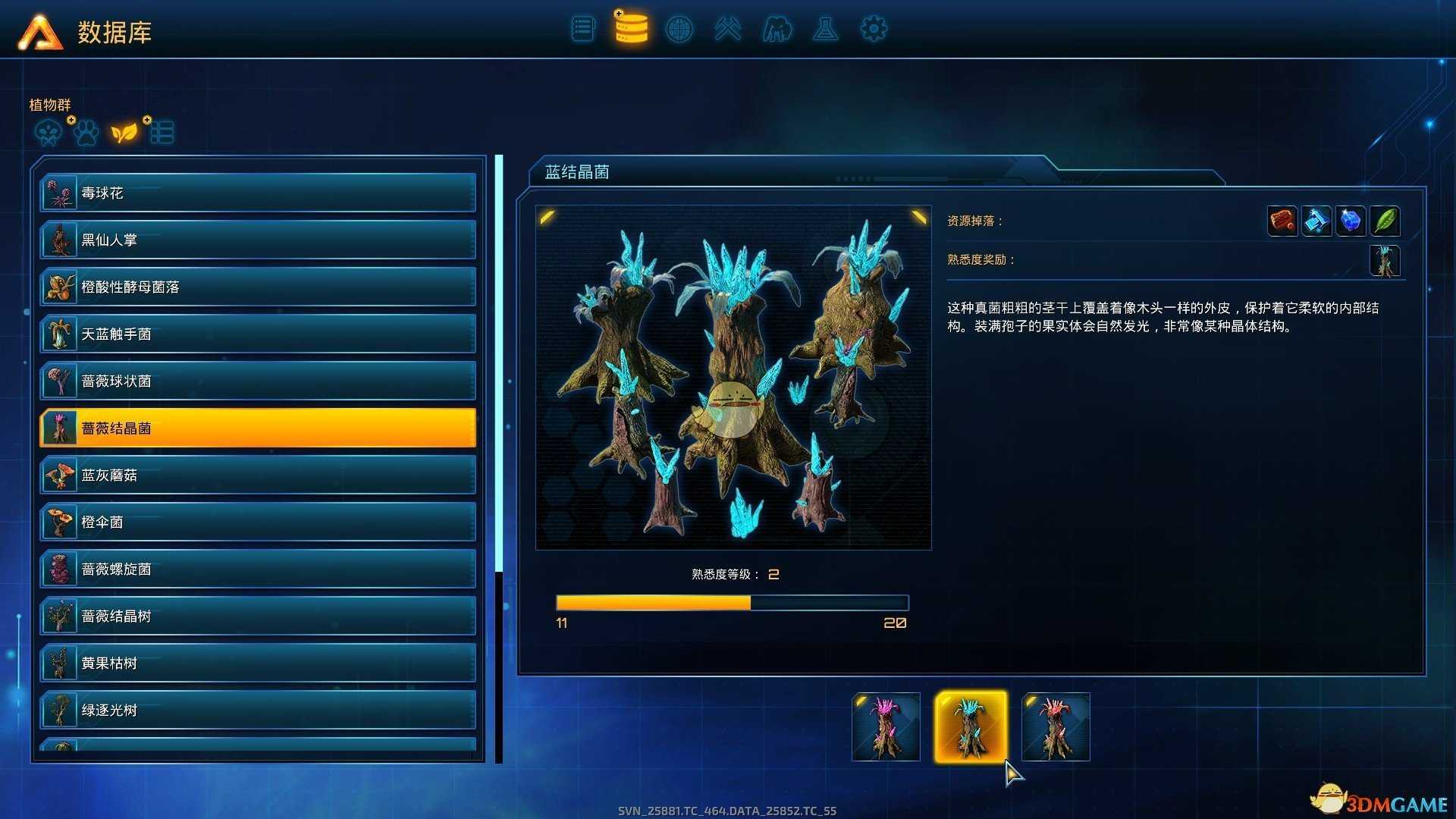Open the quest log icon in top toolbar

point(582,29)
